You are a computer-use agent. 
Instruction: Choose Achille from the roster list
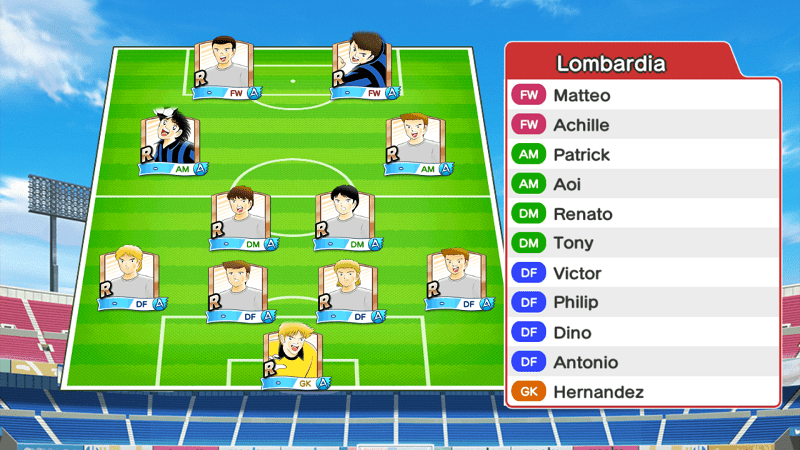[642, 126]
